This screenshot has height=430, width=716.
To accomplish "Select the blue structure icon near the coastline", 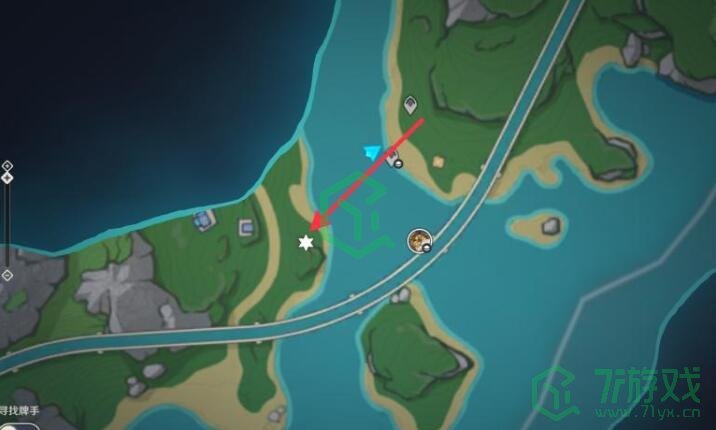I will click(205, 217).
